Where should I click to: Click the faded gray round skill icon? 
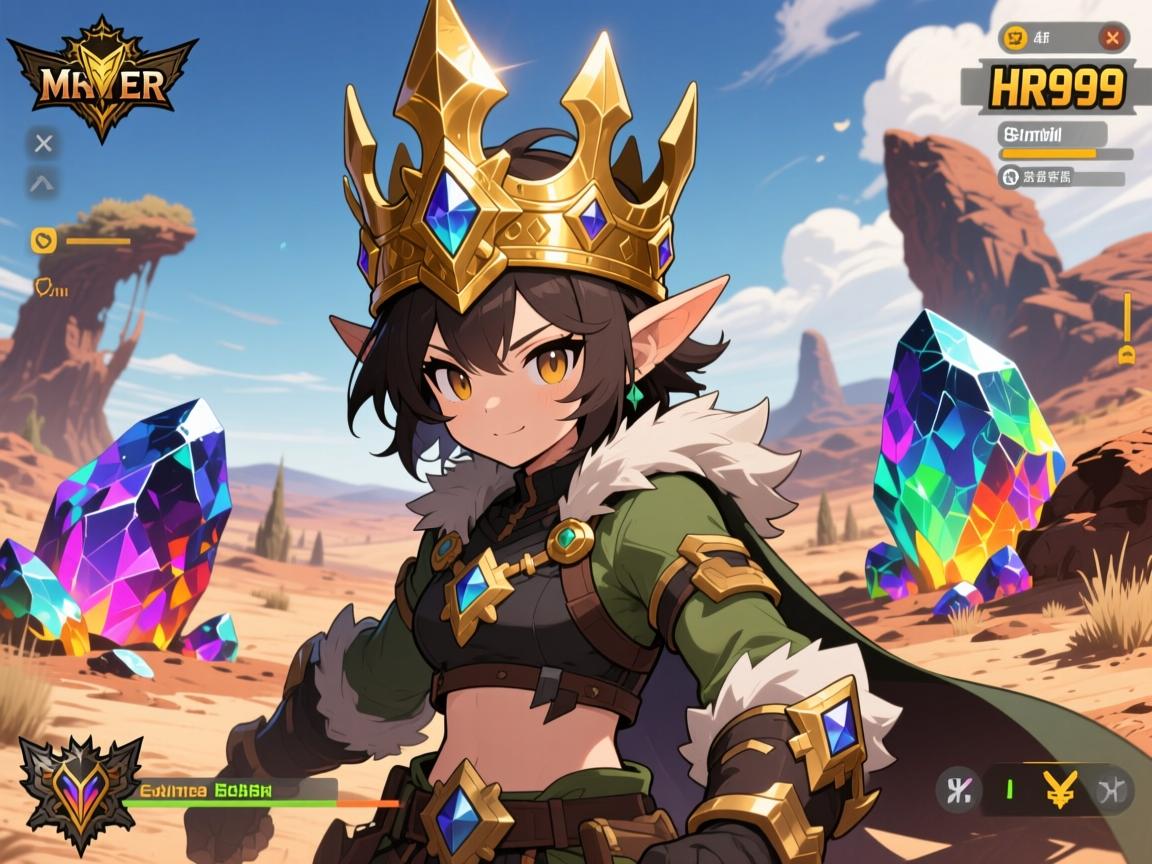pyautogui.click(x=1112, y=790)
